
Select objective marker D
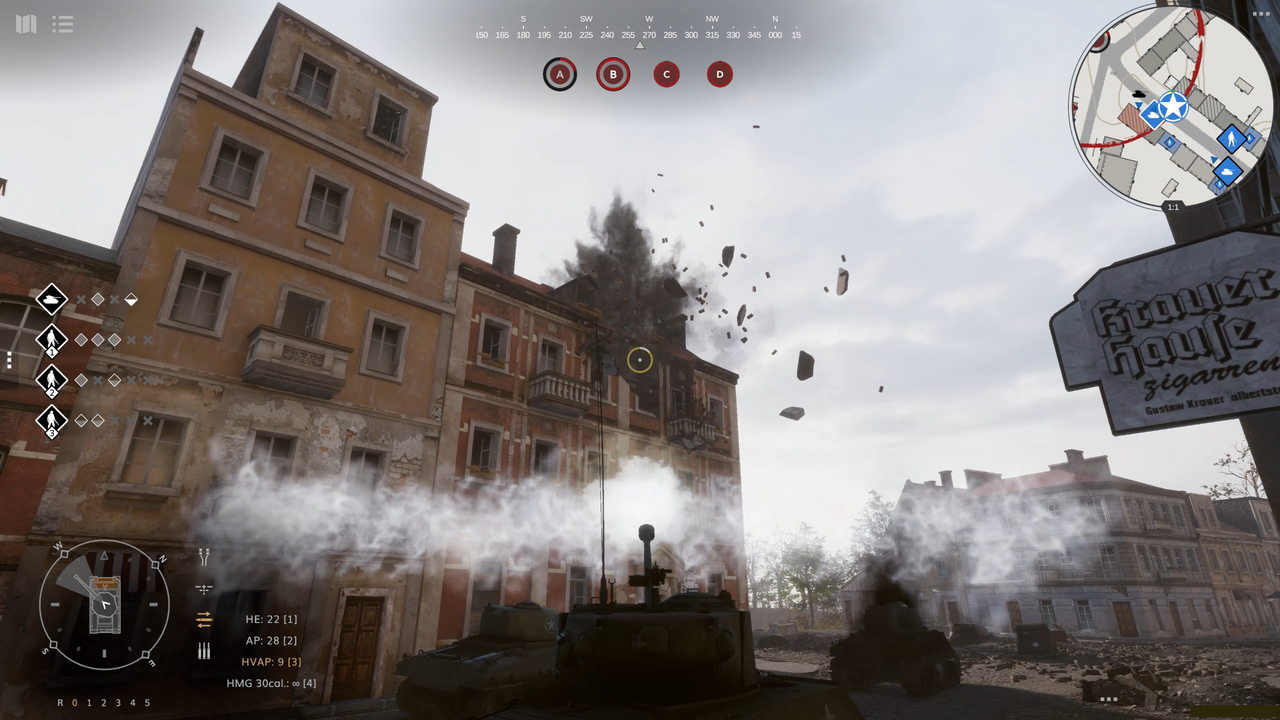(719, 74)
